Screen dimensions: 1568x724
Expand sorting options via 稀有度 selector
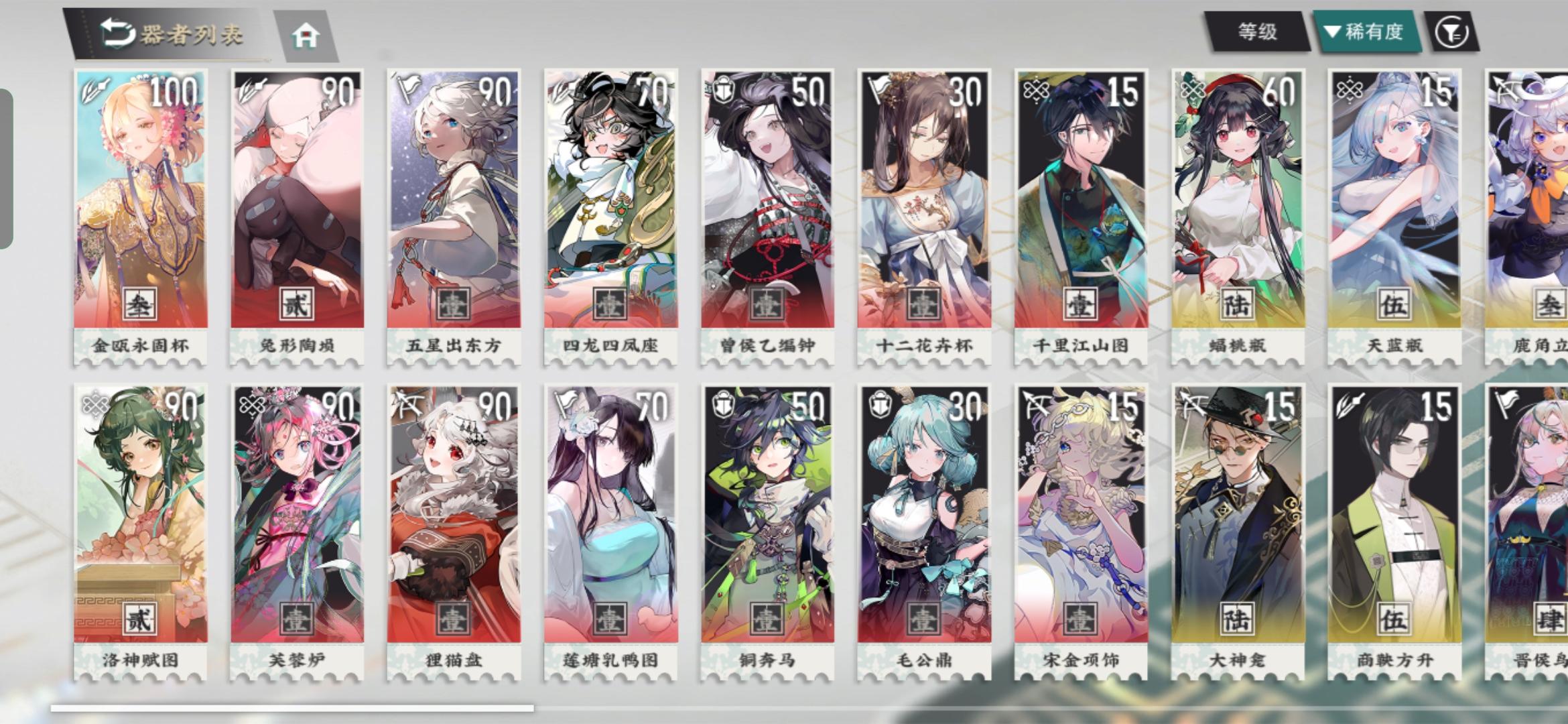pos(1364,30)
